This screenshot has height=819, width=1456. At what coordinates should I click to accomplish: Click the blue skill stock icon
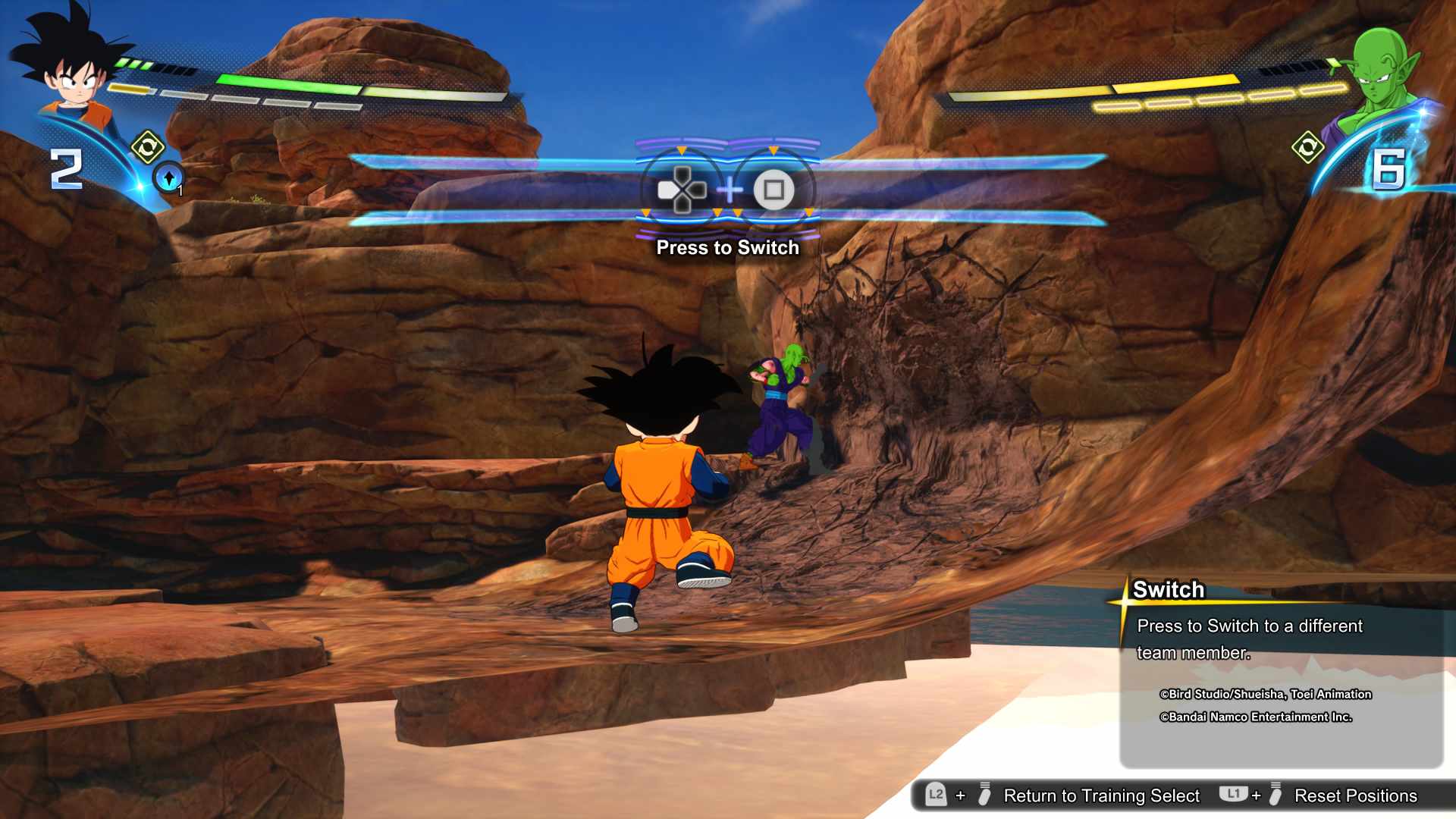pos(168,178)
